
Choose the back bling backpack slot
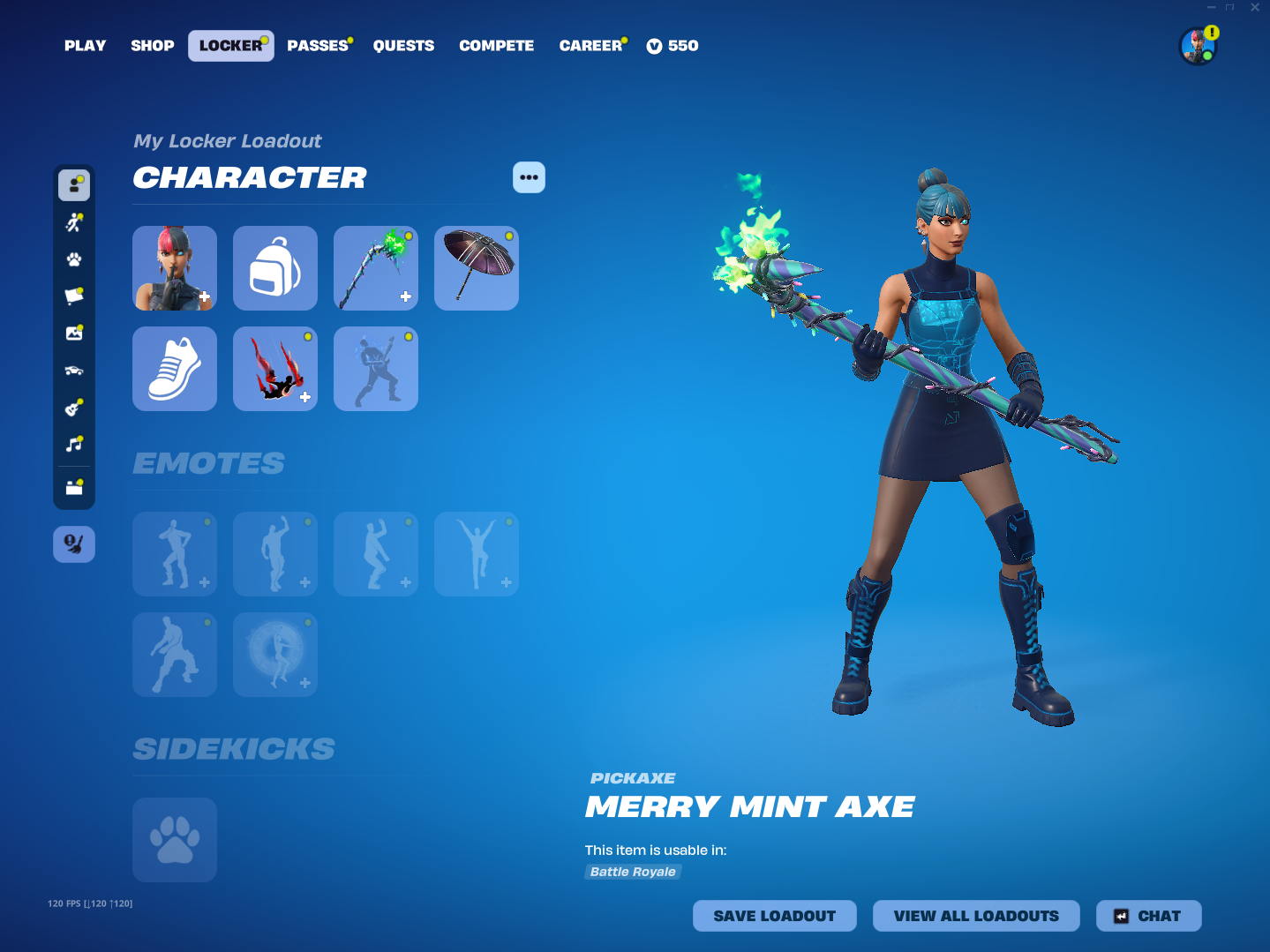click(275, 268)
